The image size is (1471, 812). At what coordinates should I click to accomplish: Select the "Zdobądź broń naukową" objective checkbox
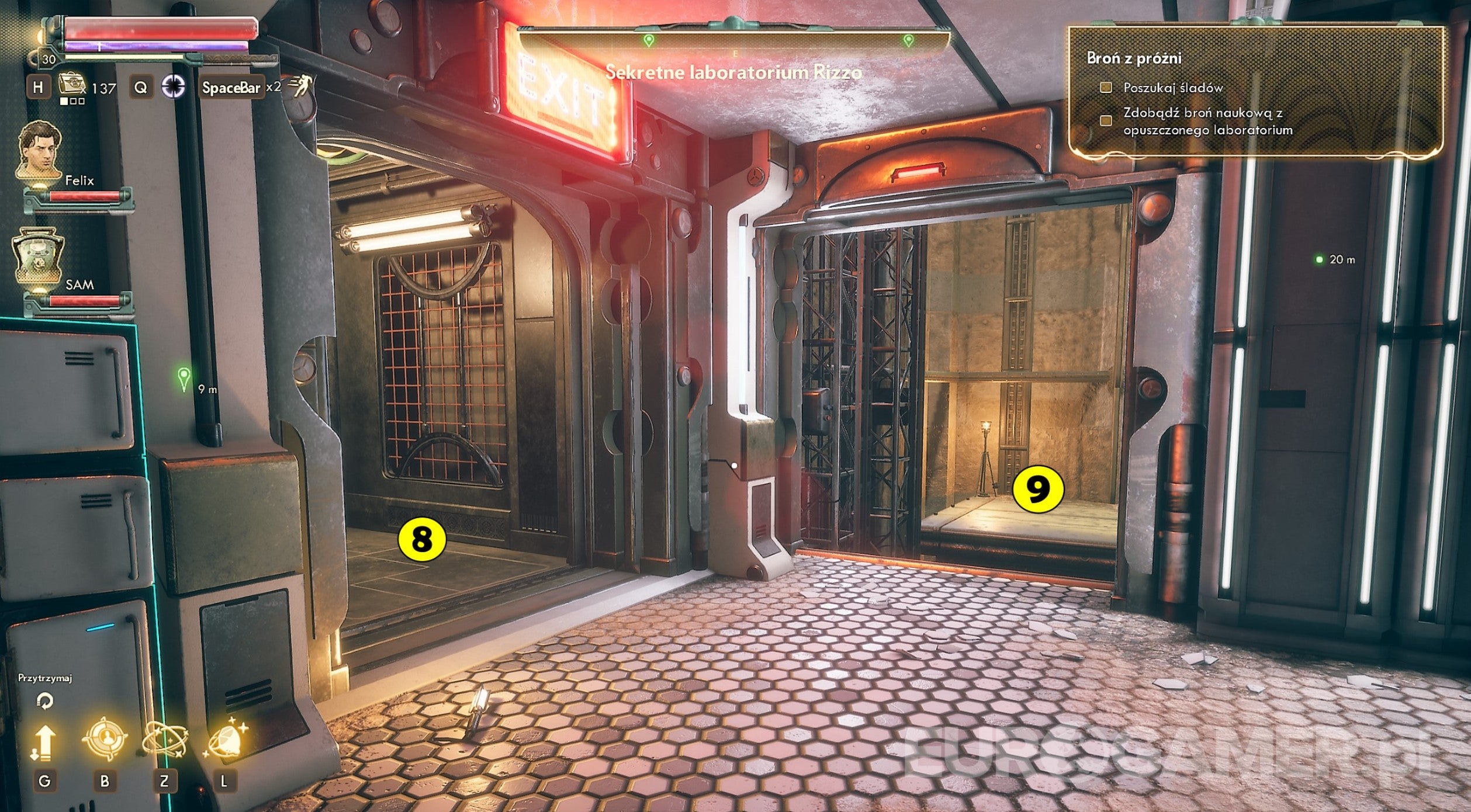pyautogui.click(x=1105, y=120)
